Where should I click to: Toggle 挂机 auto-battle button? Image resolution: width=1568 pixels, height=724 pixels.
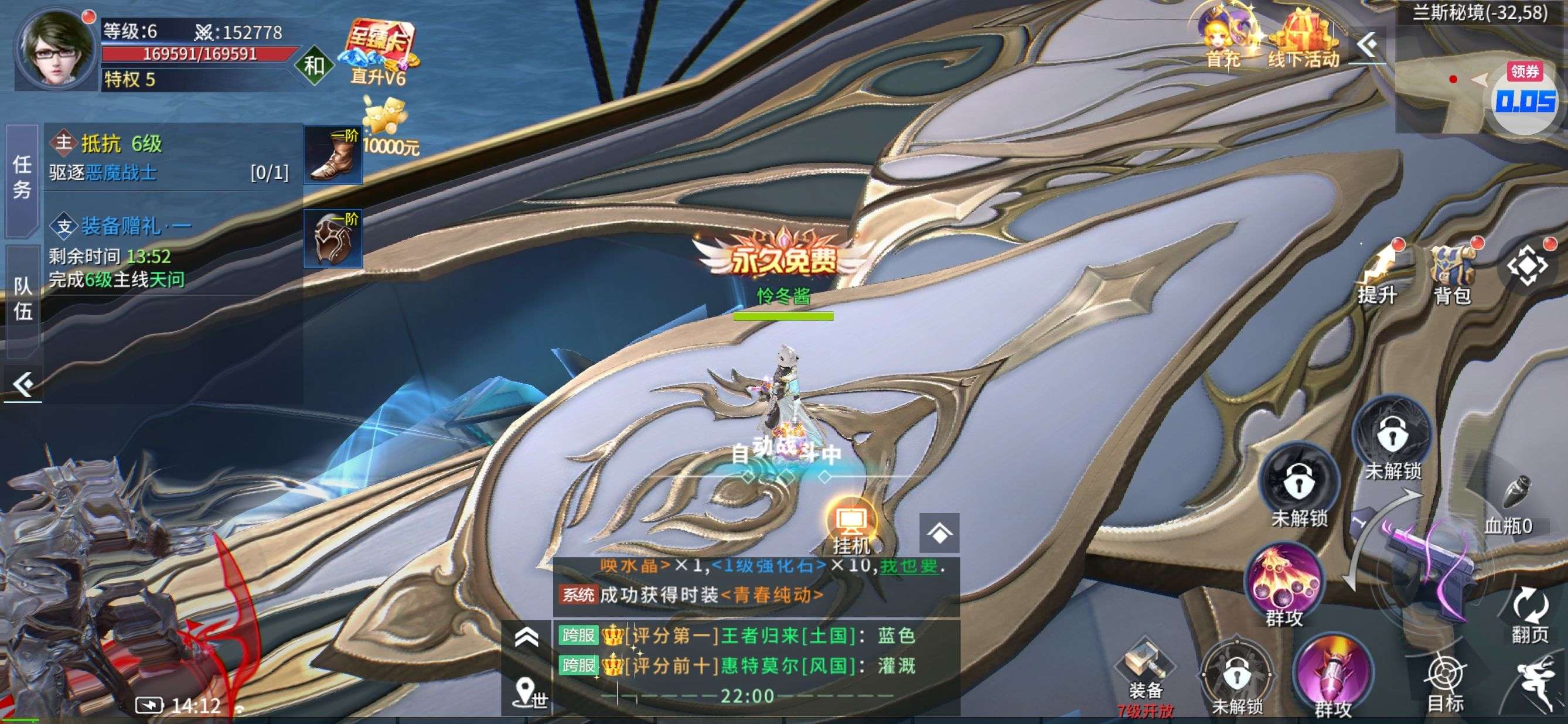(x=851, y=526)
